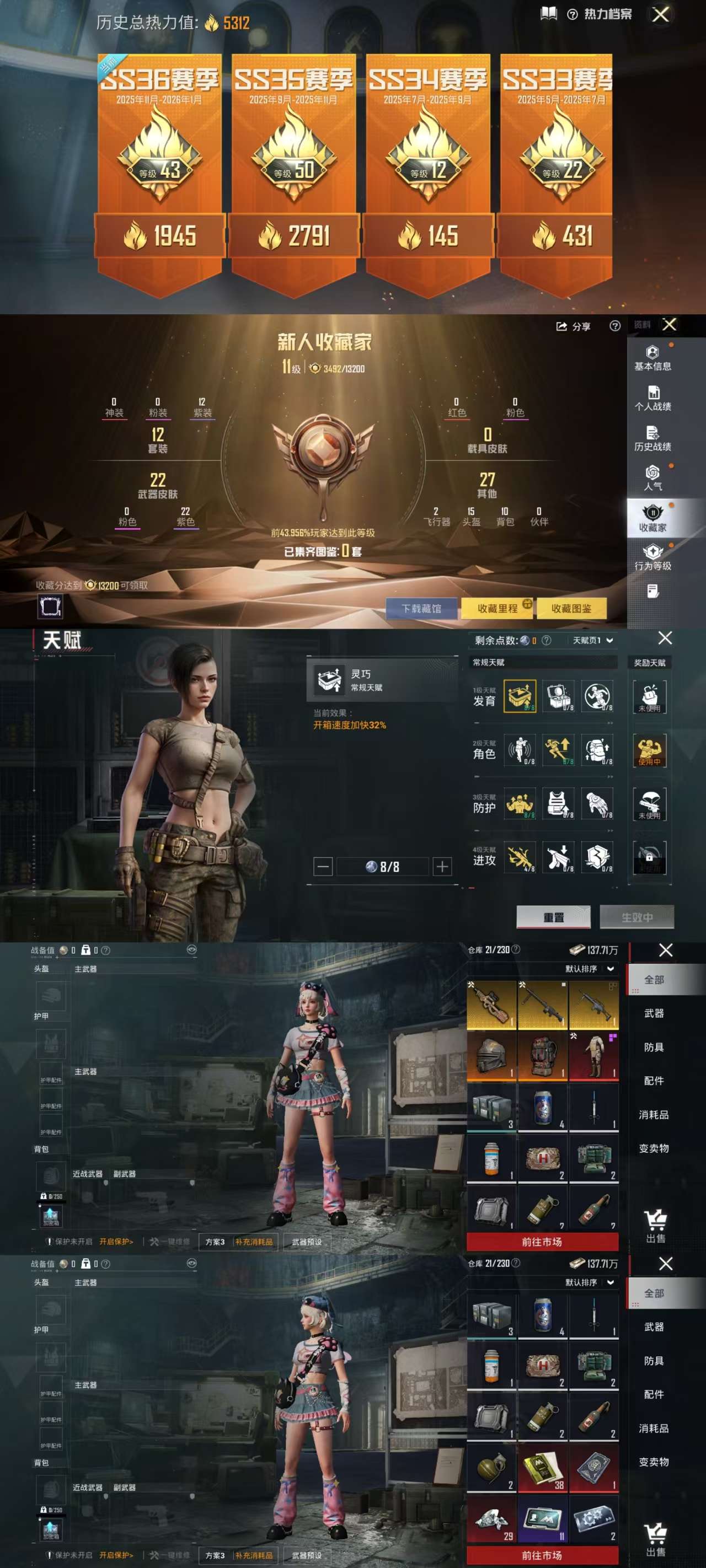
Task: Open the 天赋页1 dropdown
Action: [594, 640]
